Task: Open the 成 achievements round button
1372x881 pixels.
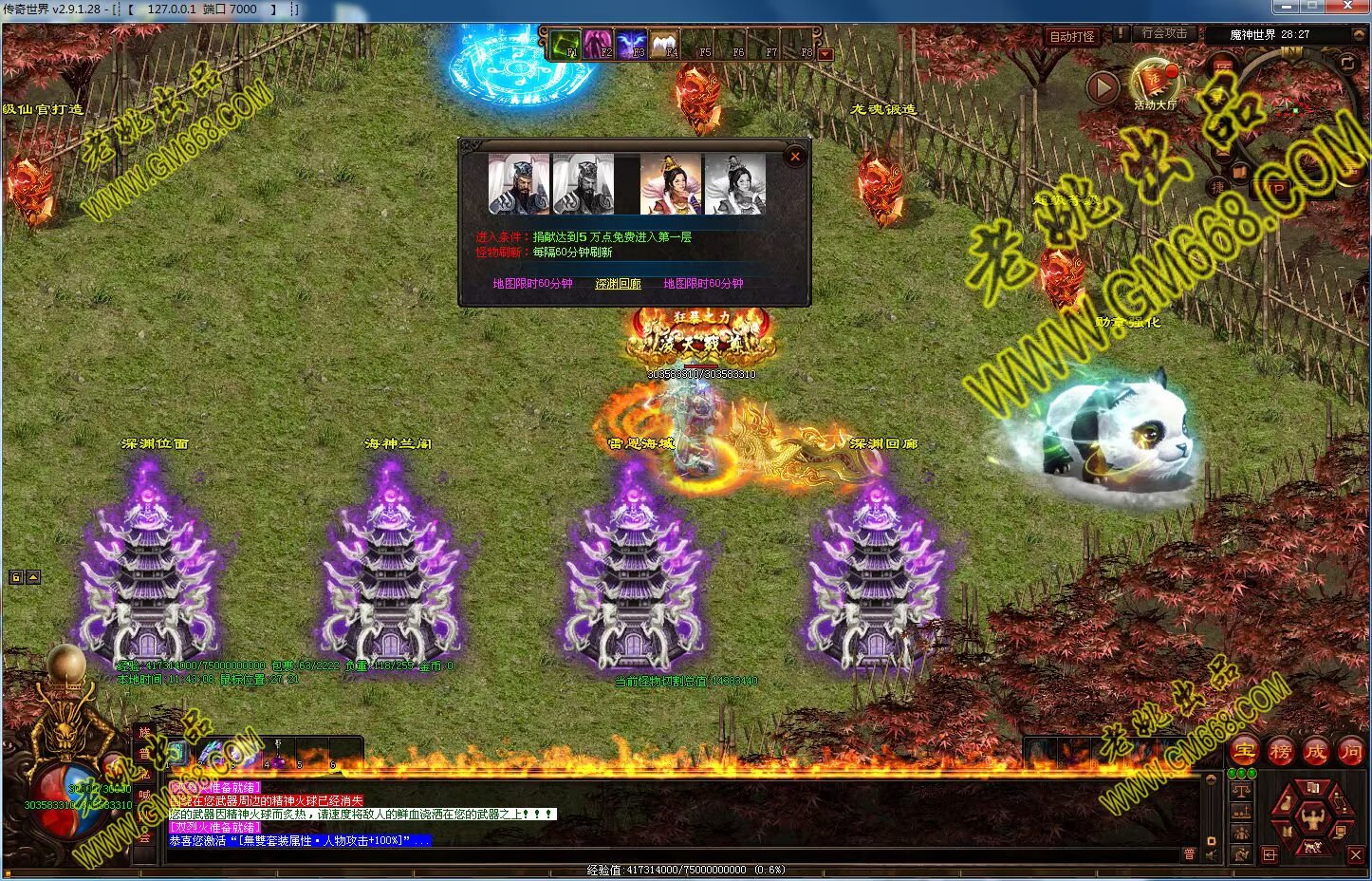Action: tap(1315, 752)
